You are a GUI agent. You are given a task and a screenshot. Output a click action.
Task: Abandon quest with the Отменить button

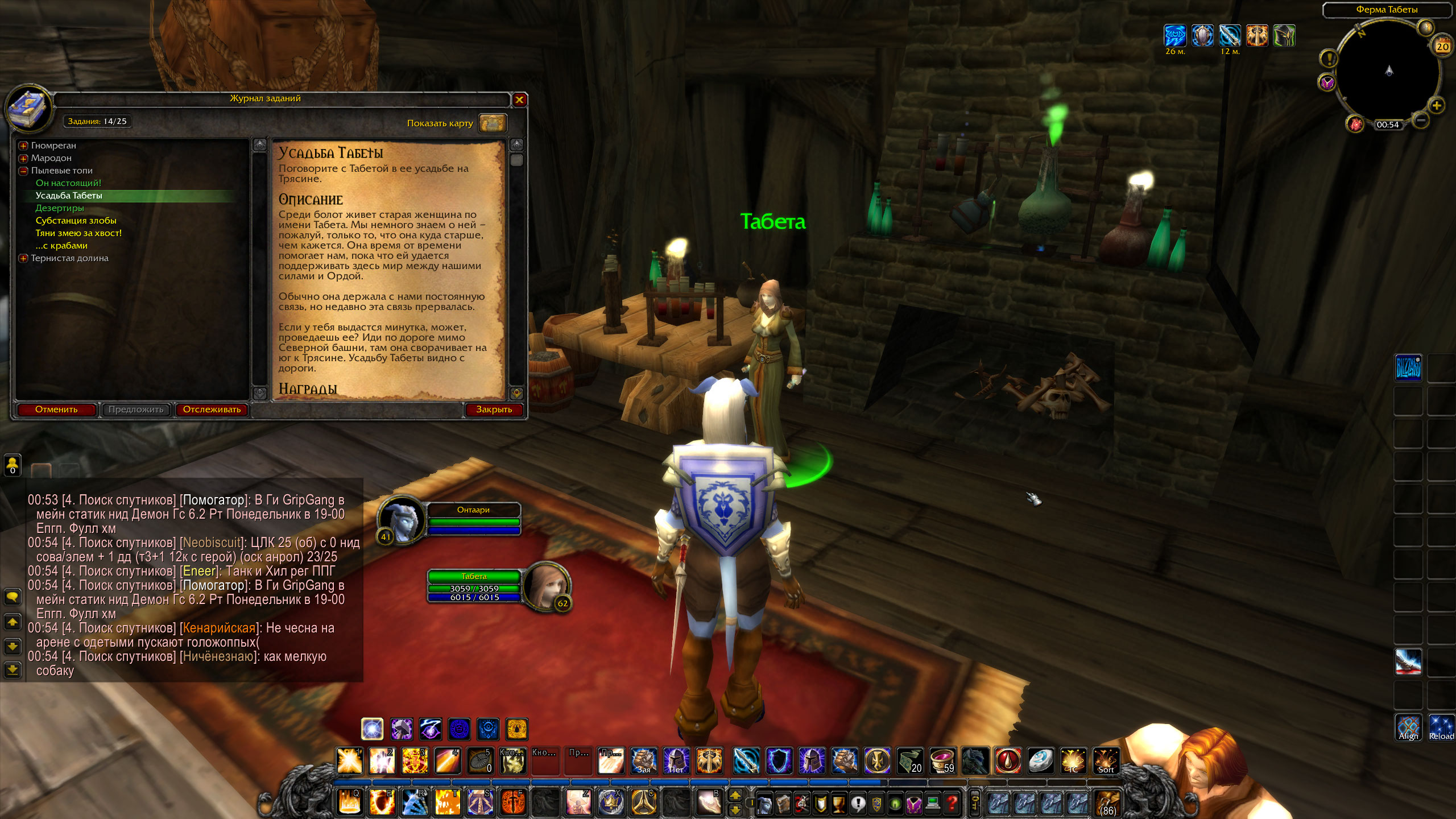coord(56,409)
